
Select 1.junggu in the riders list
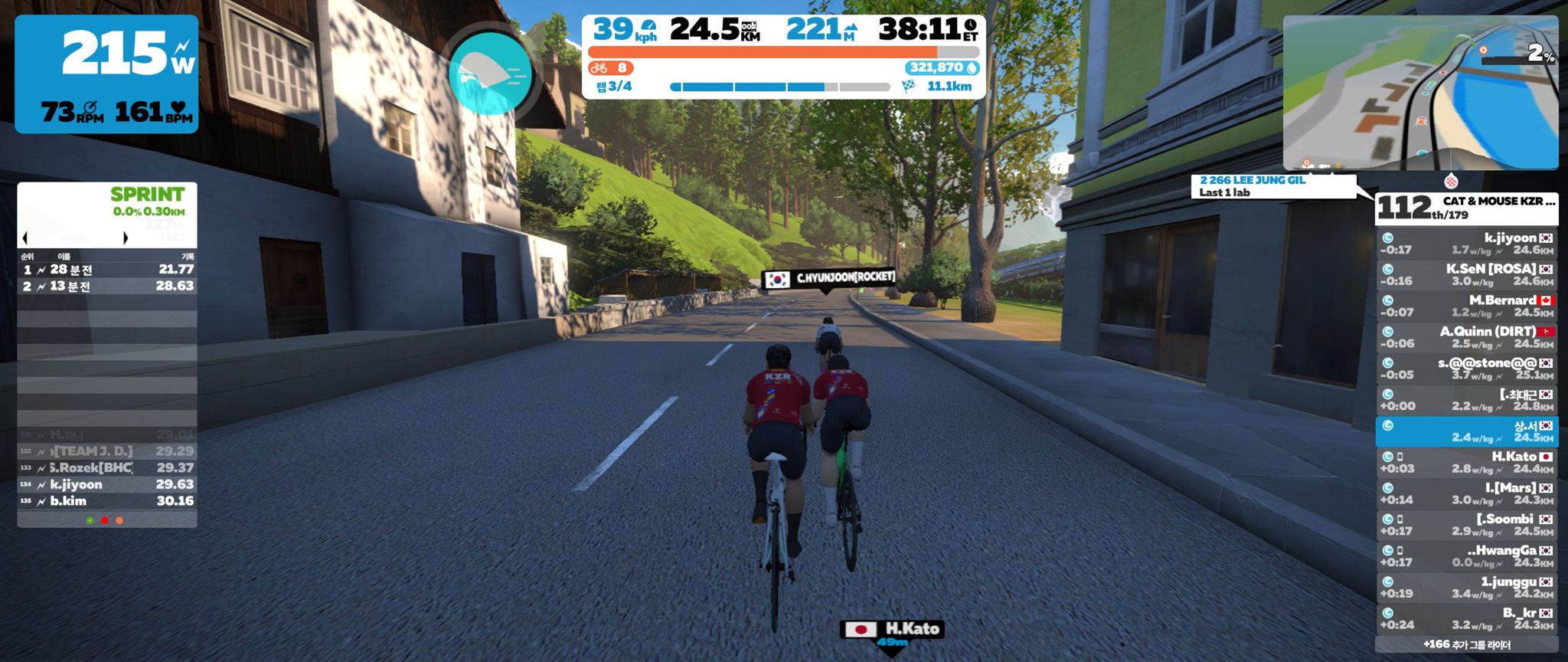click(x=1466, y=587)
